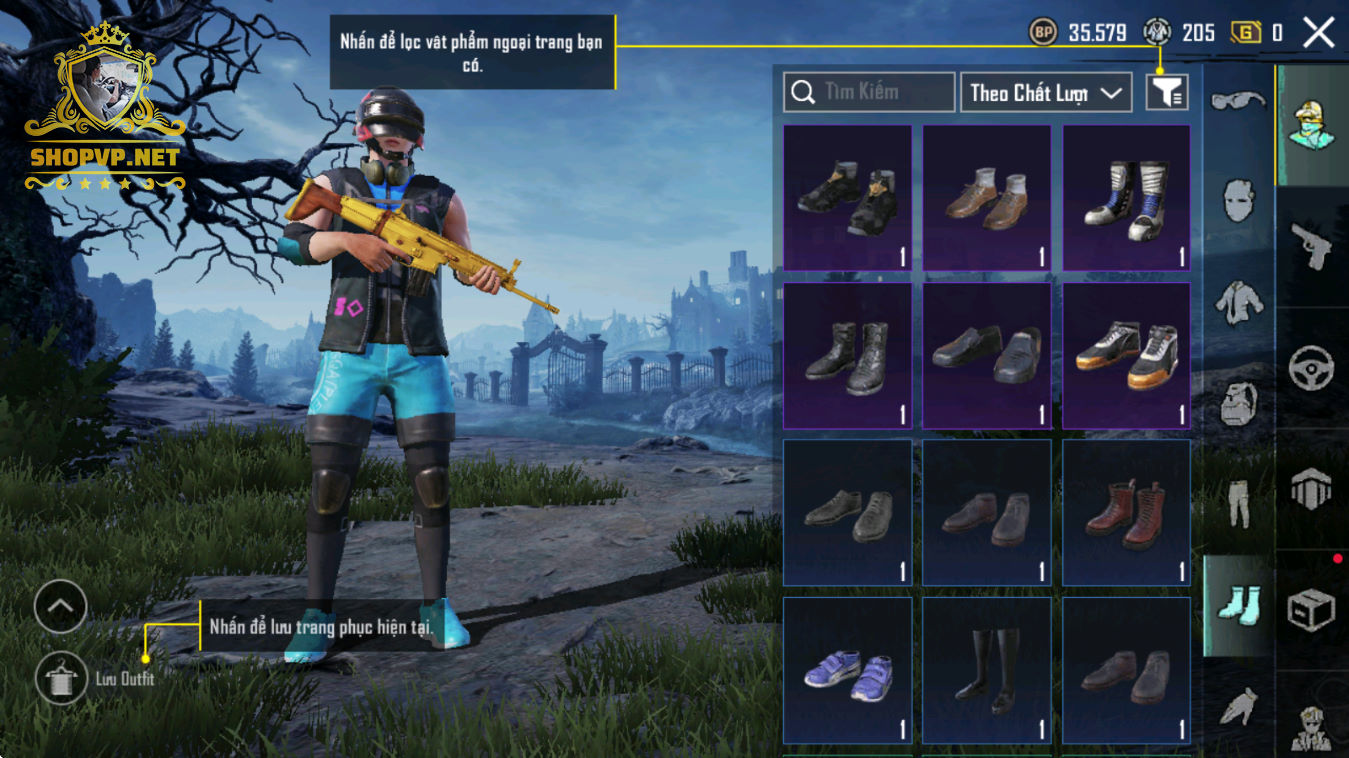
Task: Select the black, white and orange sneakers
Action: pyautogui.click(x=1126, y=355)
